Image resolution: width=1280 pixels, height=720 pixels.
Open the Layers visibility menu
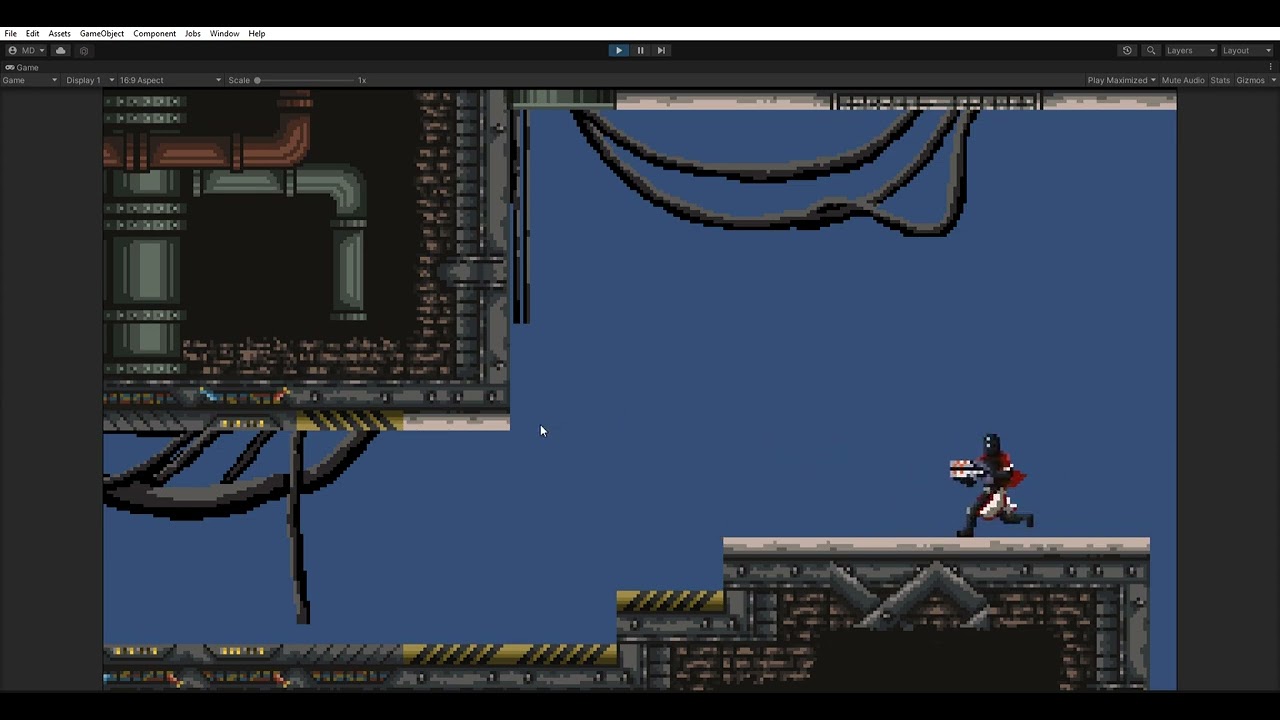point(1186,50)
